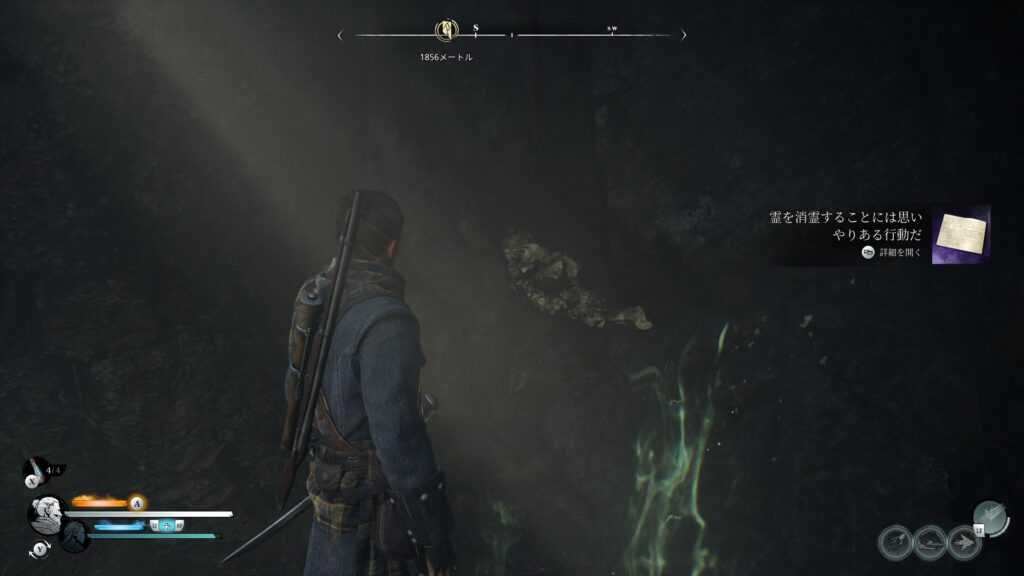Viewport: 1024px width, 576px height.
Task: Click the white-haired character portrait
Action: click(x=46, y=514)
